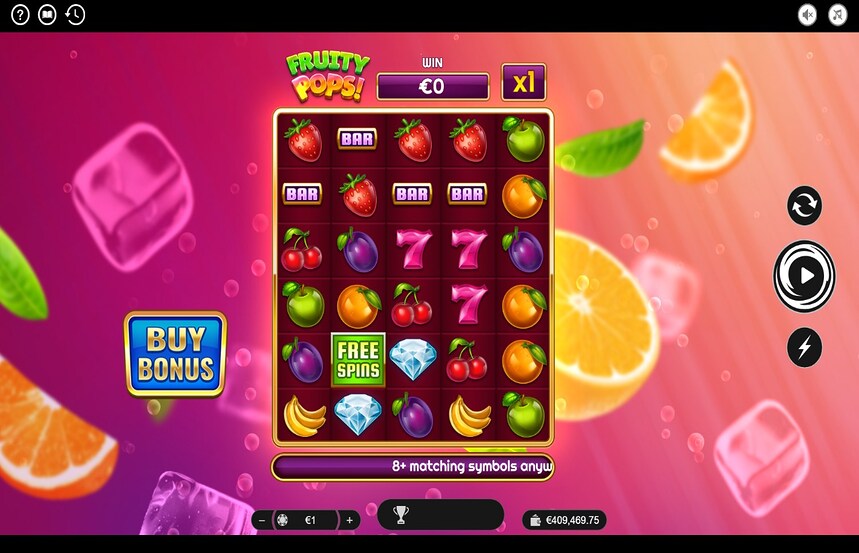Open the Buy Bonus offer
The image size is (859, 553).
(x=175, y=355)
